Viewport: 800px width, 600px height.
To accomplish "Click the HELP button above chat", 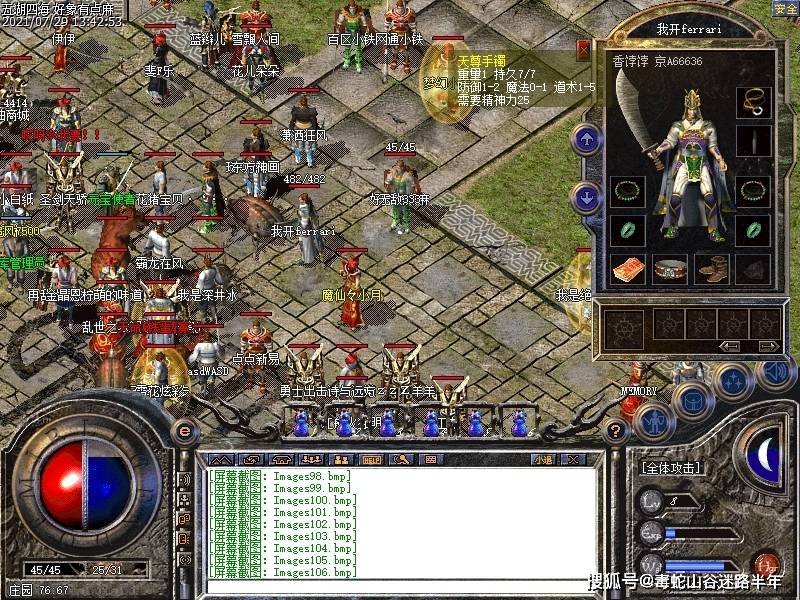I will tap(370, 460).
